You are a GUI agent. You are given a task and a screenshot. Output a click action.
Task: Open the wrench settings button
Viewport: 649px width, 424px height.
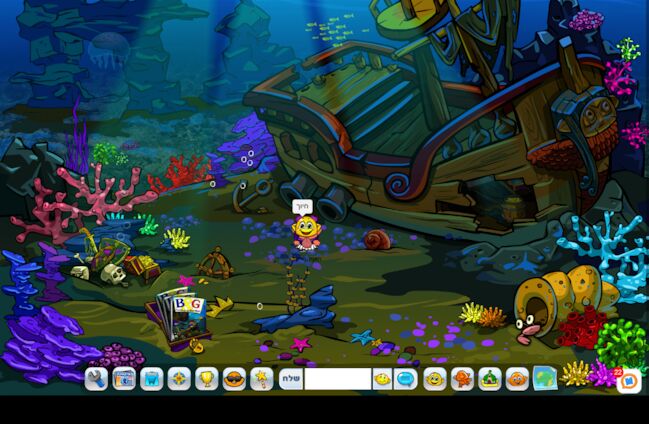click(x=96, y=379)
